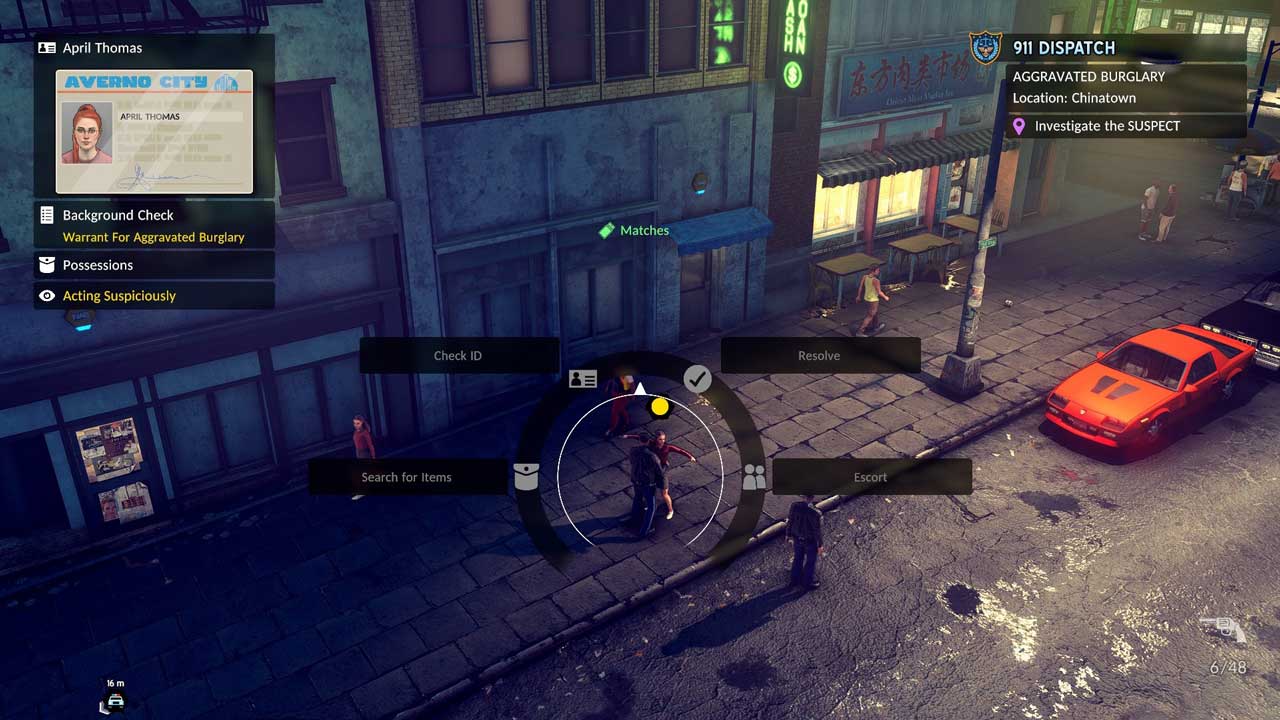Click the ID card radial icon
Screen dimensions: 1280x720
coord(582,379)
